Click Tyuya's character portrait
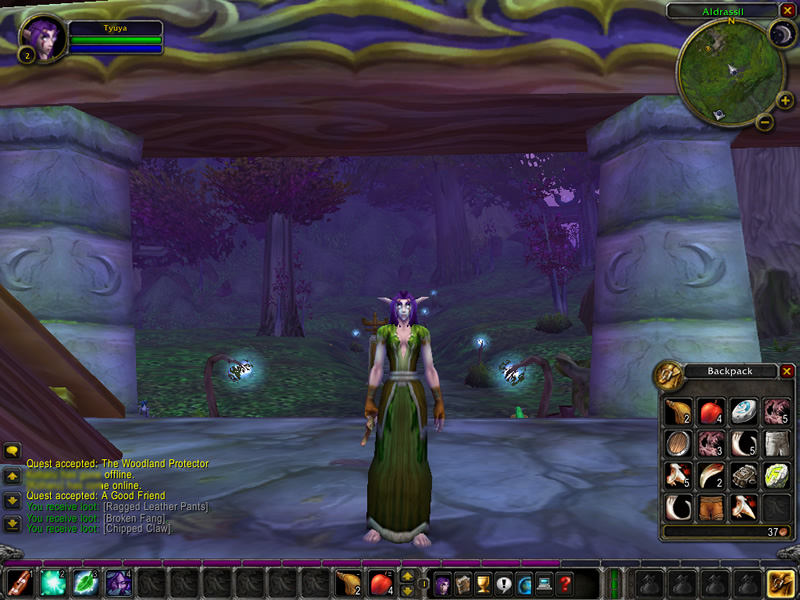 pos(44,38)
